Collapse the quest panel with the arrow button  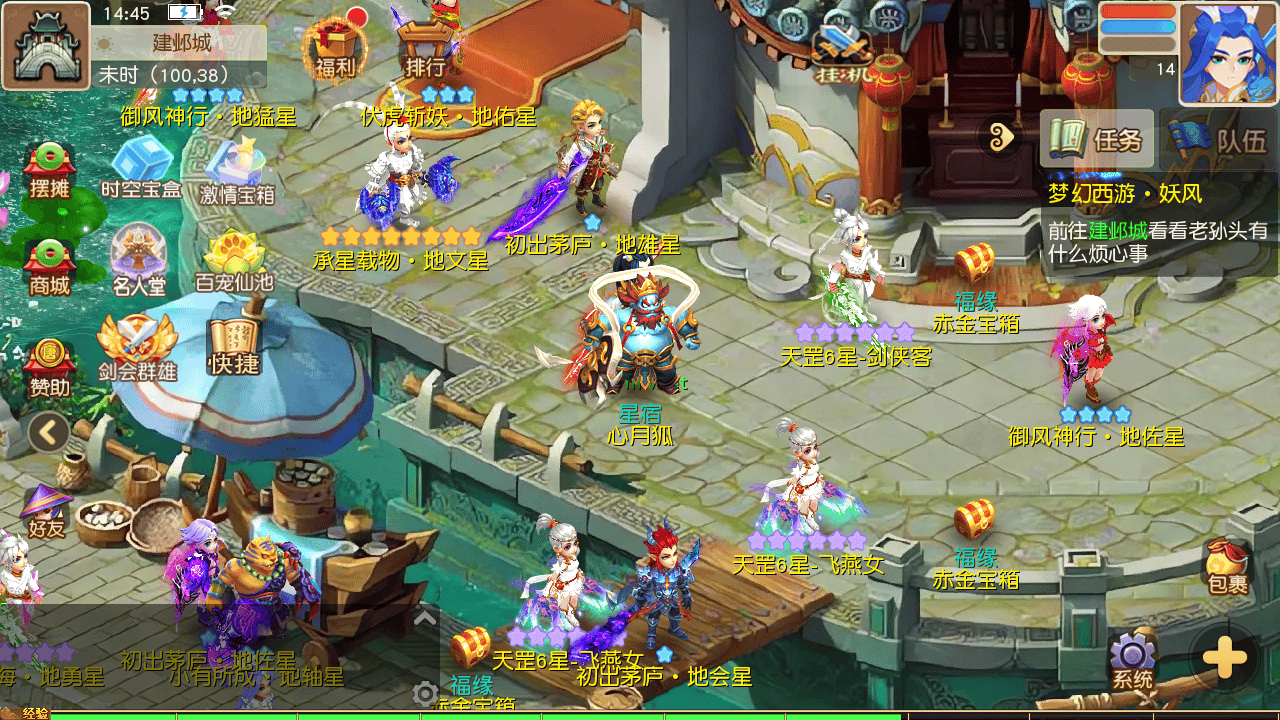tap(1001, 137)
